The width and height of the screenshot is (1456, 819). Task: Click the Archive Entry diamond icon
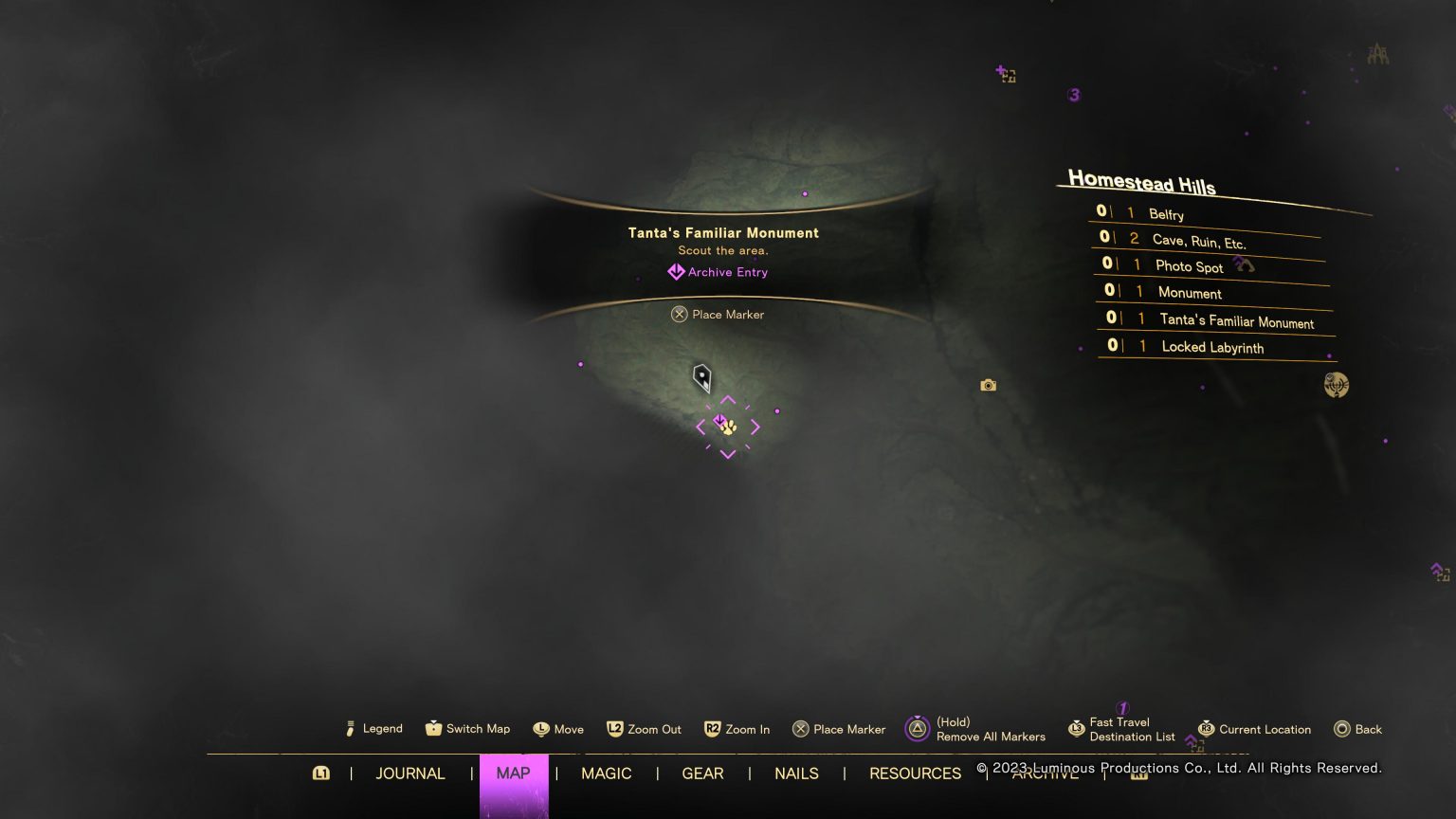(x=676, y=272)
